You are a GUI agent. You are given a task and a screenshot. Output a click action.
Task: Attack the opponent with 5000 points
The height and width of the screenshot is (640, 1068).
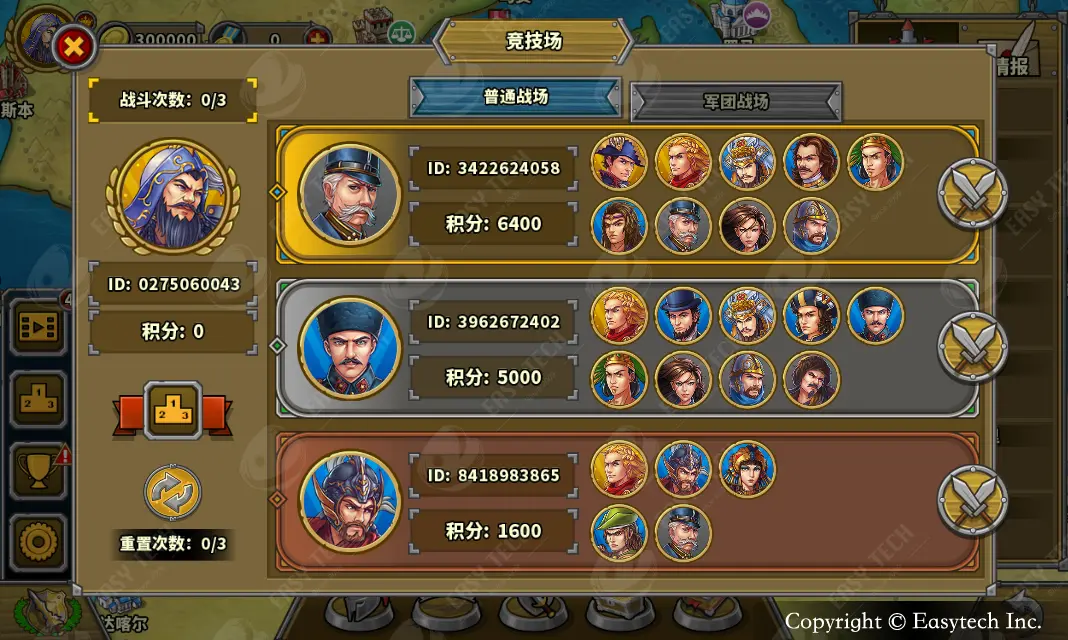[971, 346]
